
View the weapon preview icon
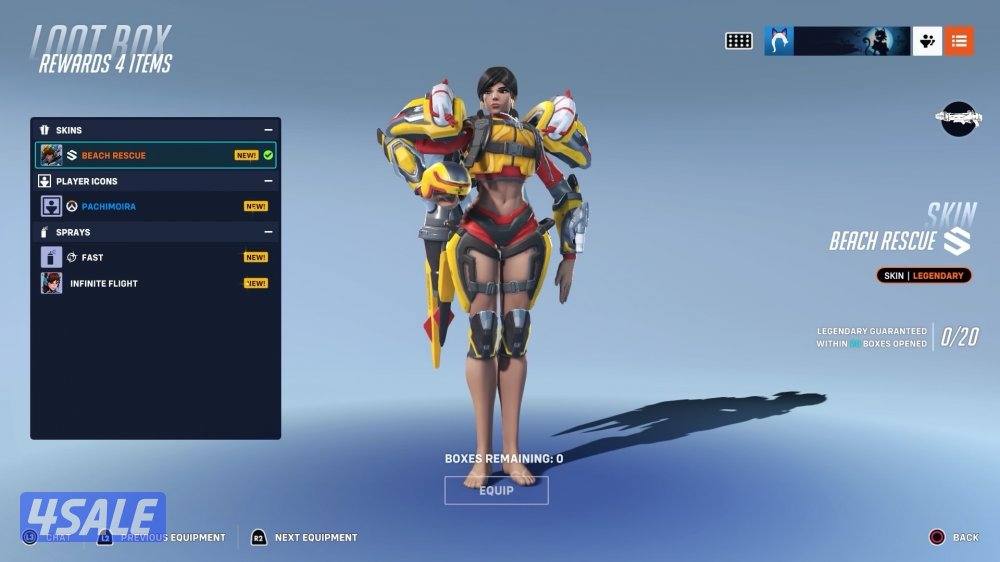click(x=961, y=118)
